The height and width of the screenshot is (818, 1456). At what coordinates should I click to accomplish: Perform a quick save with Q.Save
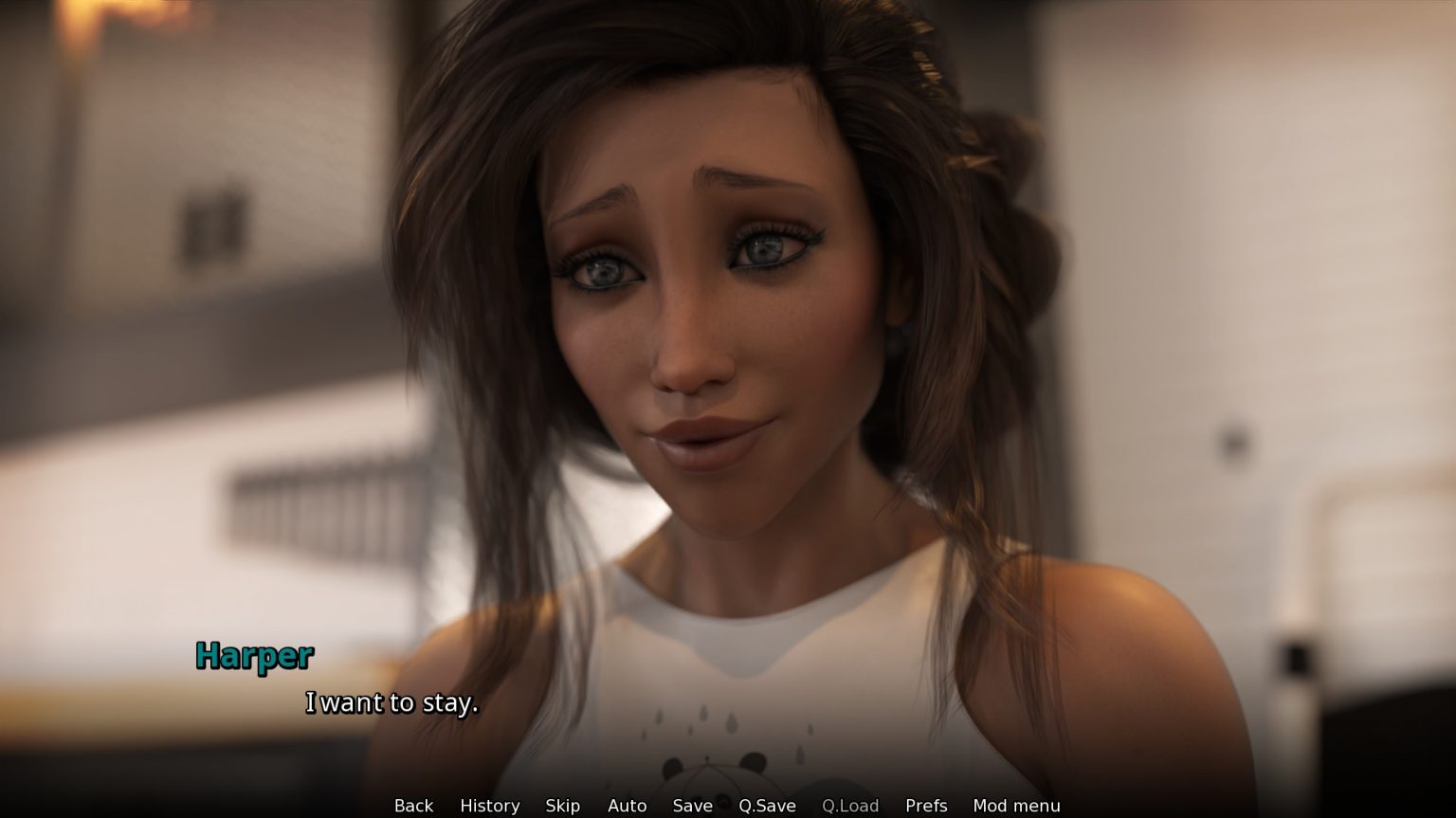coord(767,805)
